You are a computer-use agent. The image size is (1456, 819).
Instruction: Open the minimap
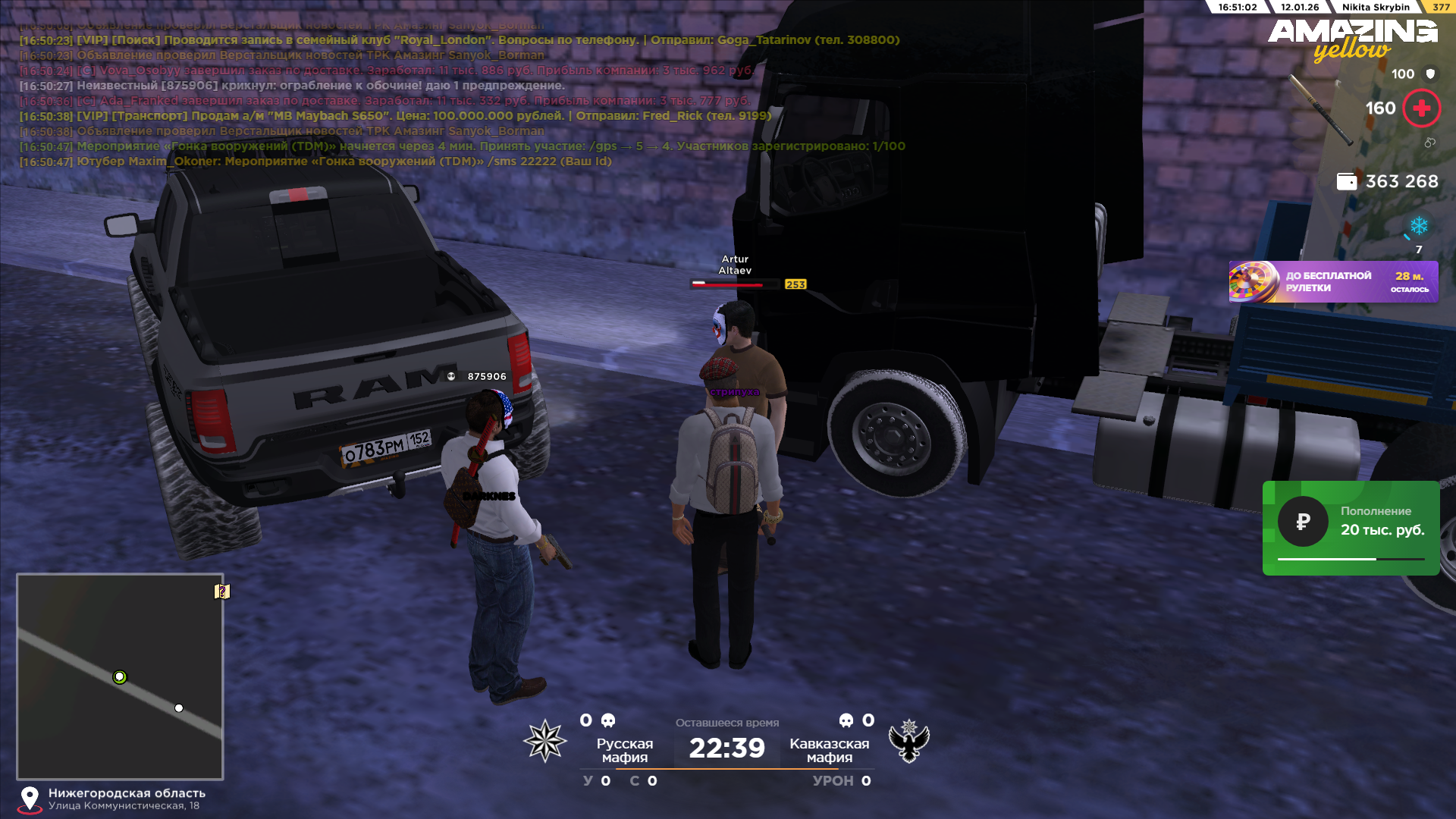point(120,676)
